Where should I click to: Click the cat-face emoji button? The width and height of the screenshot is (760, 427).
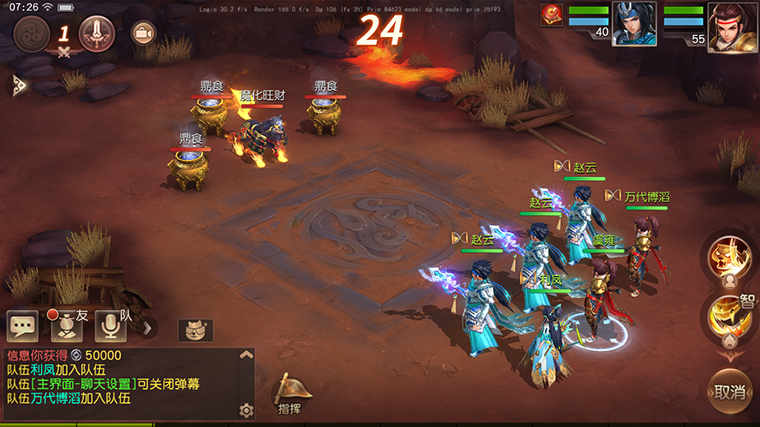point(195,329)
